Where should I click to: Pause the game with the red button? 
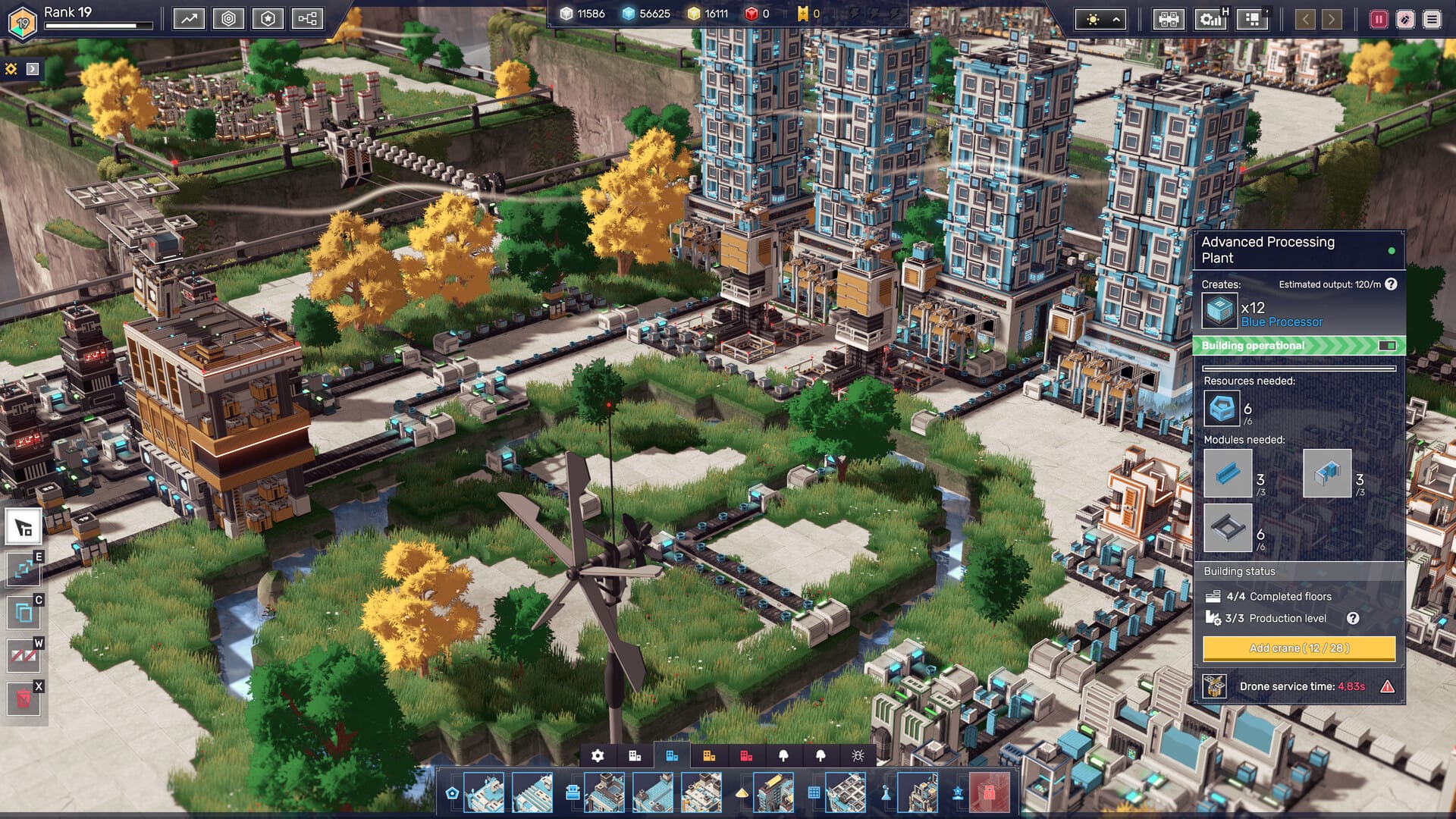1379,20
